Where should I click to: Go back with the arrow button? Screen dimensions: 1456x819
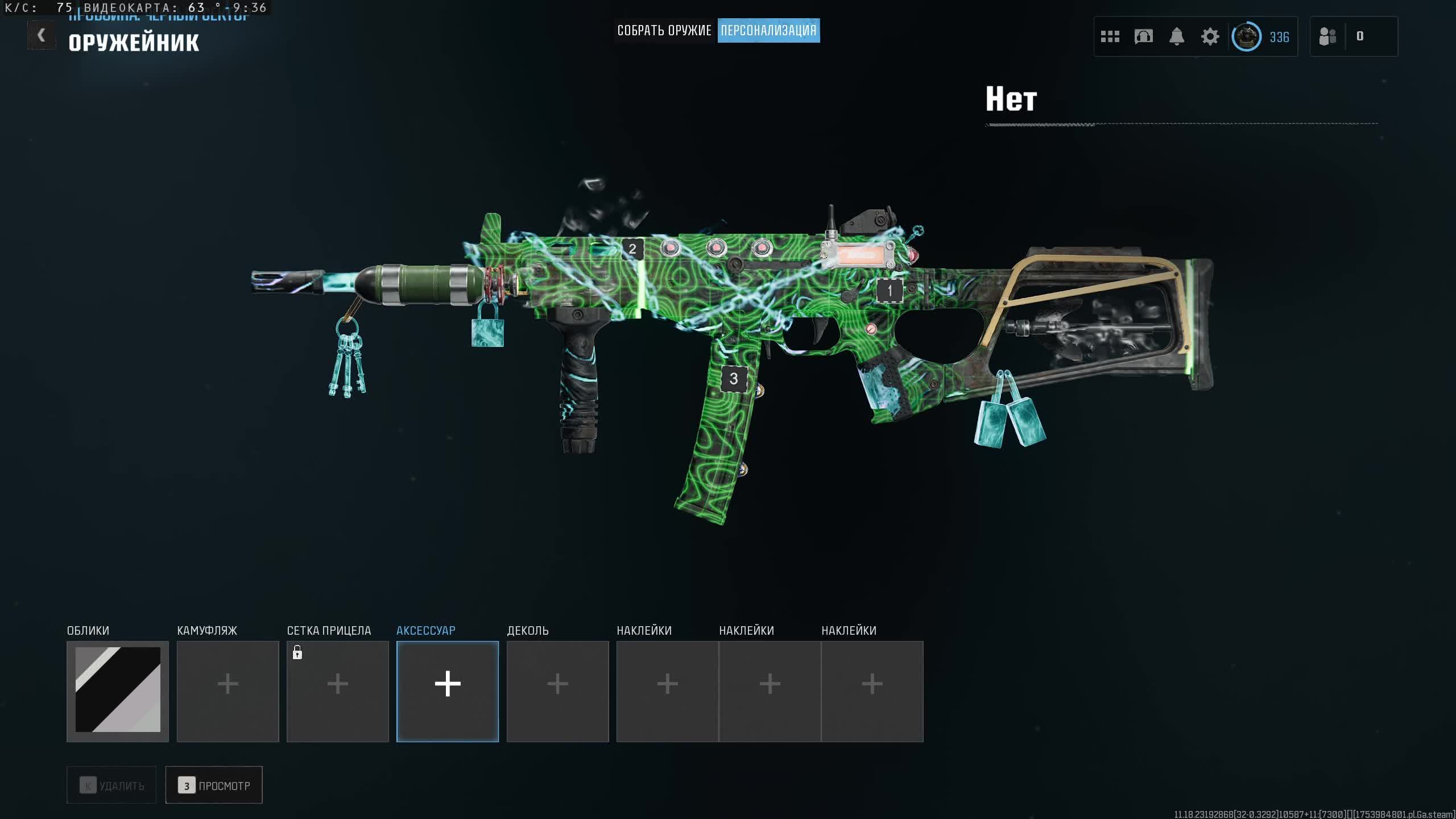point(42,35)
